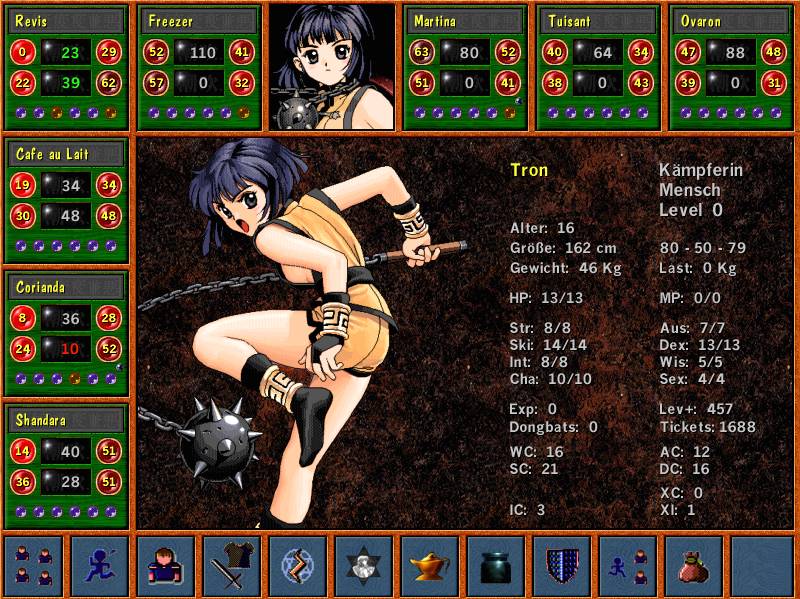The width and height of the screenshot is (800, 599).
Task: Activate the blue running figure icon
Action: pos(100,565)
